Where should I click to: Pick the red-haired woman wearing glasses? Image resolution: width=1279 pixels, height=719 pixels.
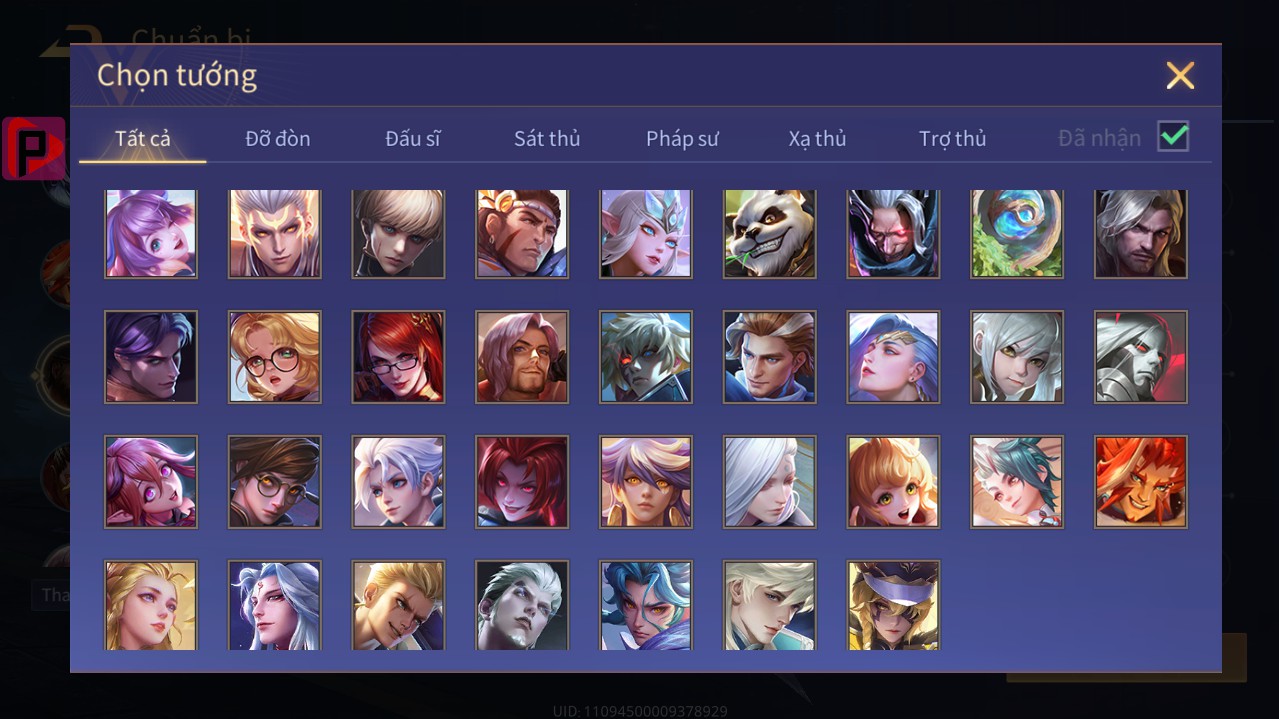coord(398,357)
